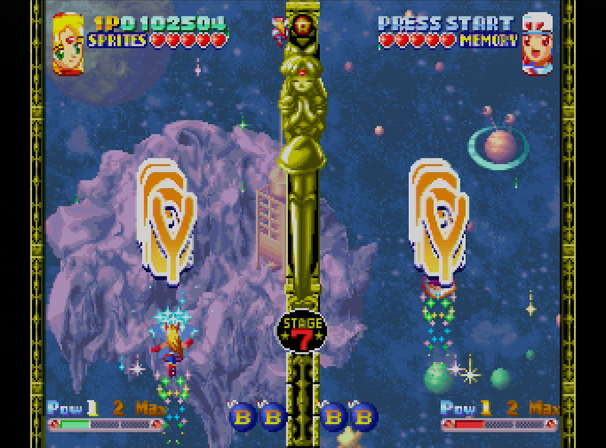Viewport: 606px width, 448px height.
Task: Click the blonde Sprites player portrait
Action: [68, 44]
